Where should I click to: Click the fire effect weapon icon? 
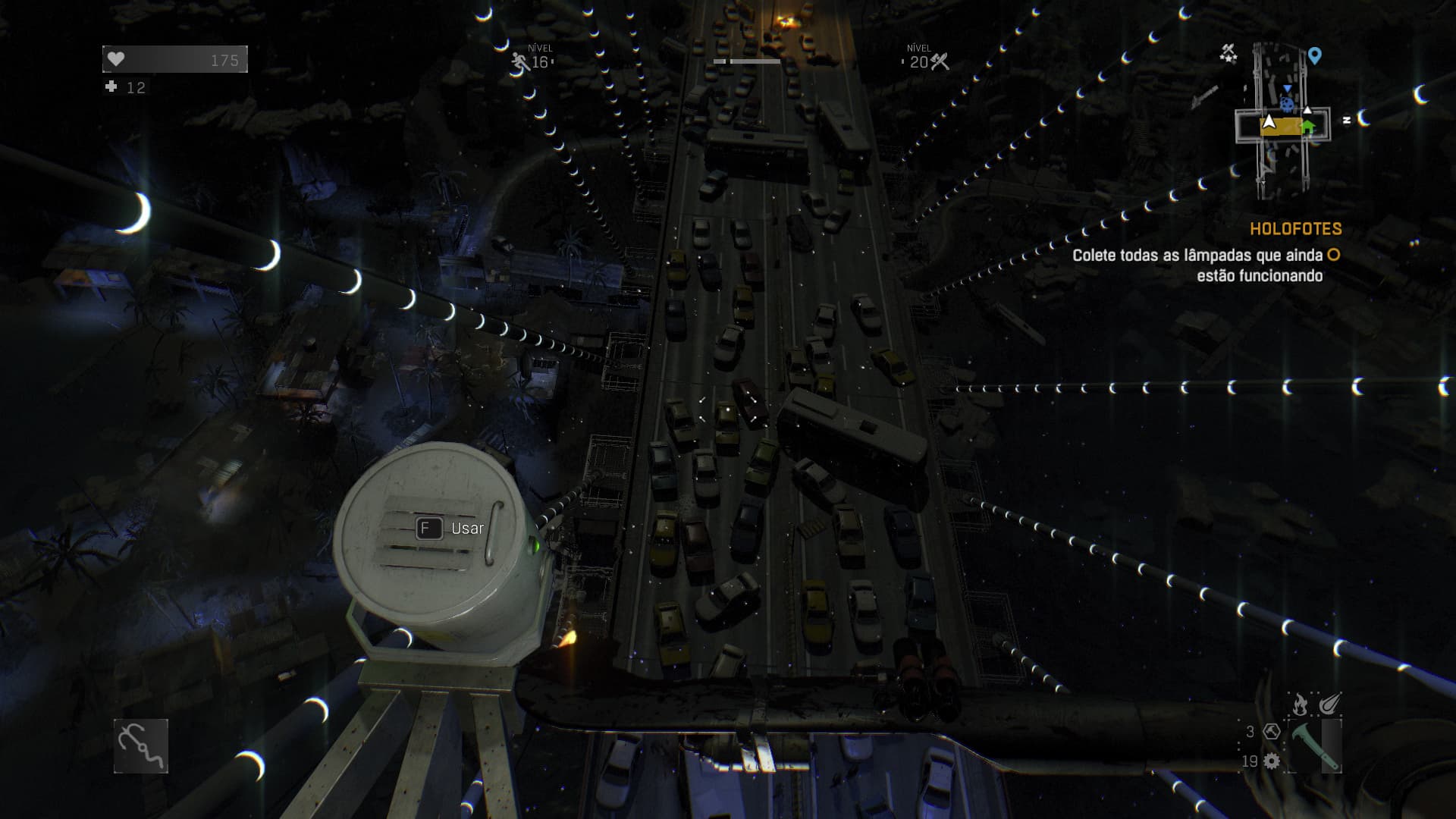[x=1300, y=704]
